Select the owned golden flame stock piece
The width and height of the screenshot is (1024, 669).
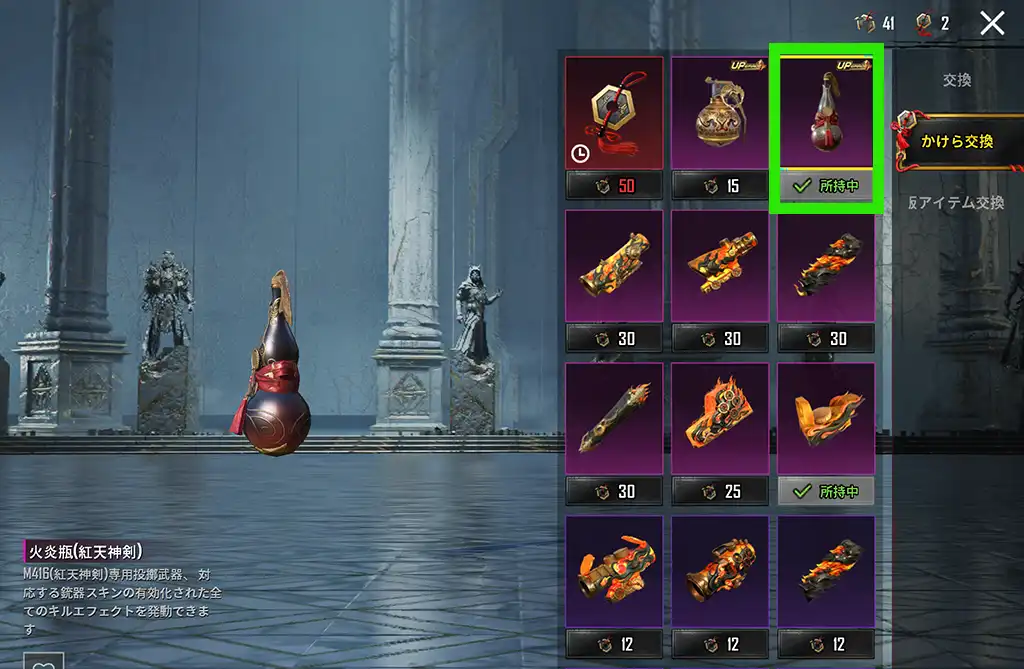[826, 418]
